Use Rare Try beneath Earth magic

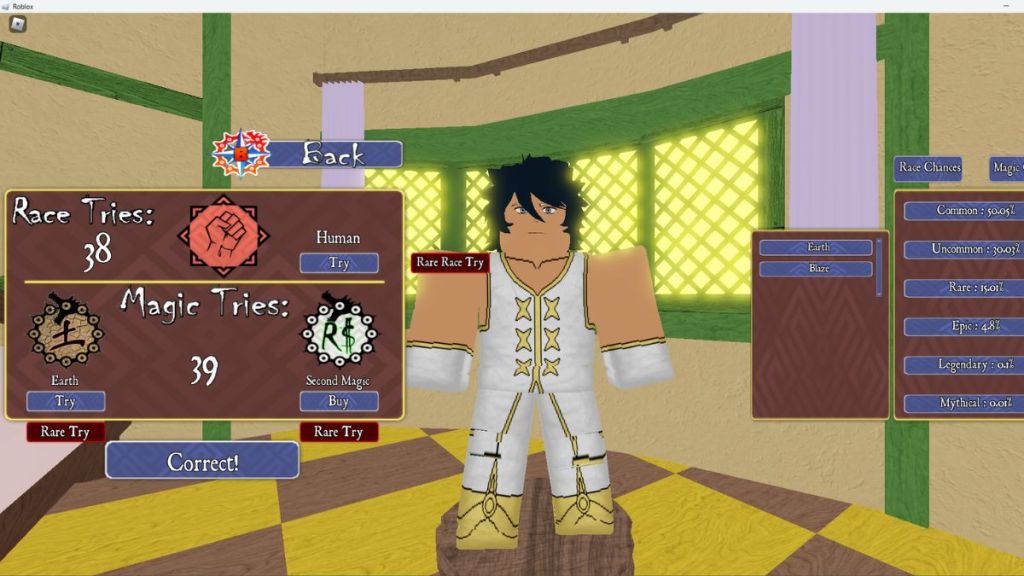pyautogui.click(x=65, y=432)
